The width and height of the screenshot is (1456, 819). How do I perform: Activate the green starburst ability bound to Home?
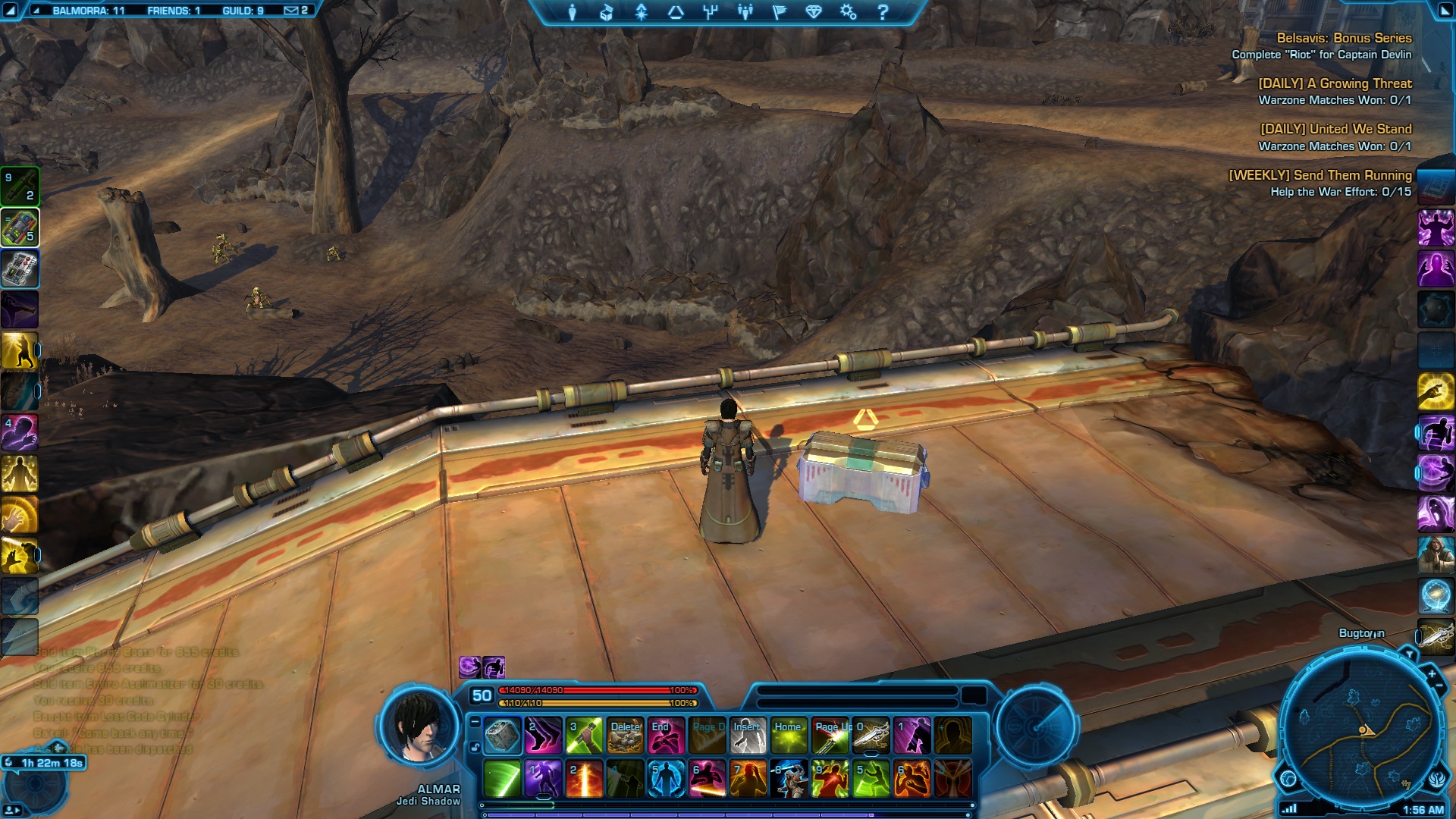[x=789, y=736]
